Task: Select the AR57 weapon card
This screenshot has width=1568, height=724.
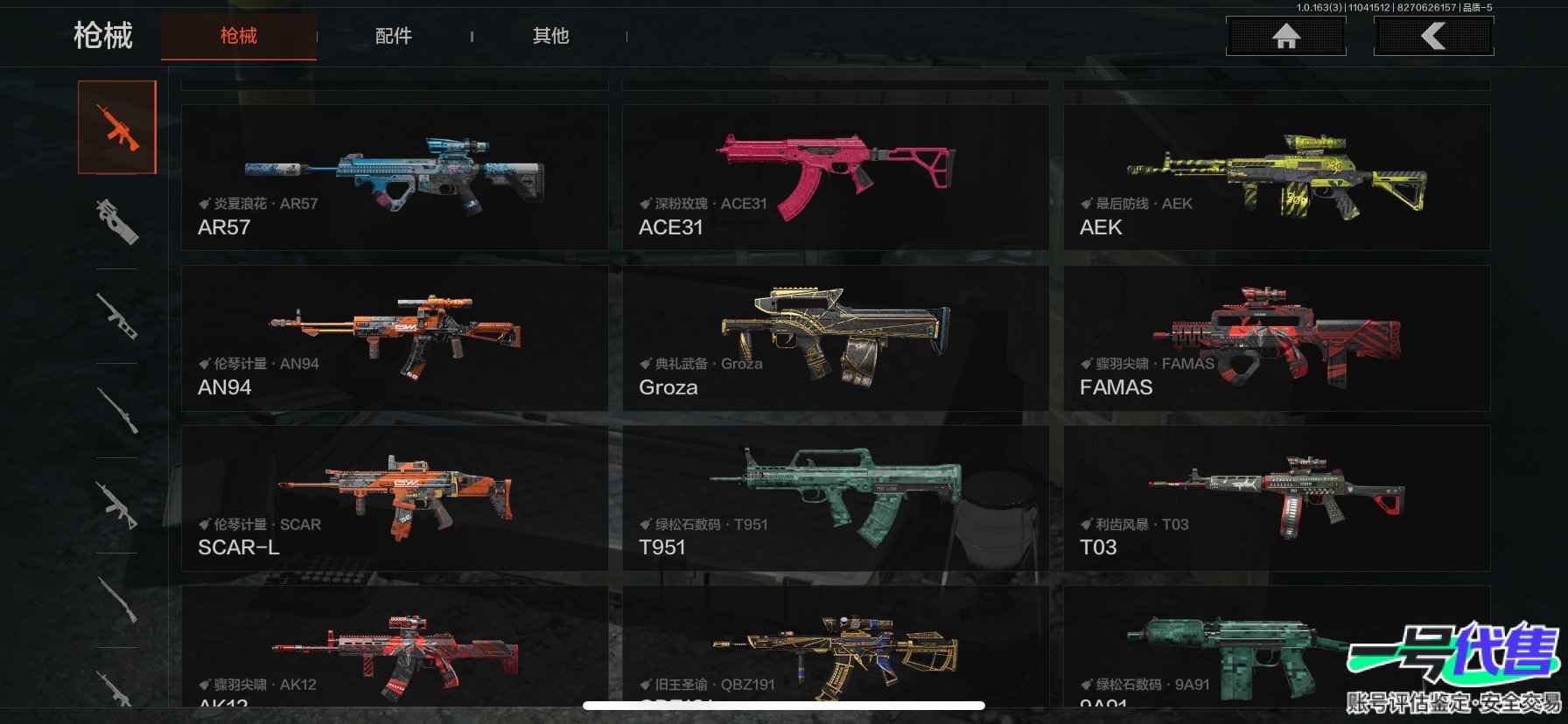Action: (394, 178)
